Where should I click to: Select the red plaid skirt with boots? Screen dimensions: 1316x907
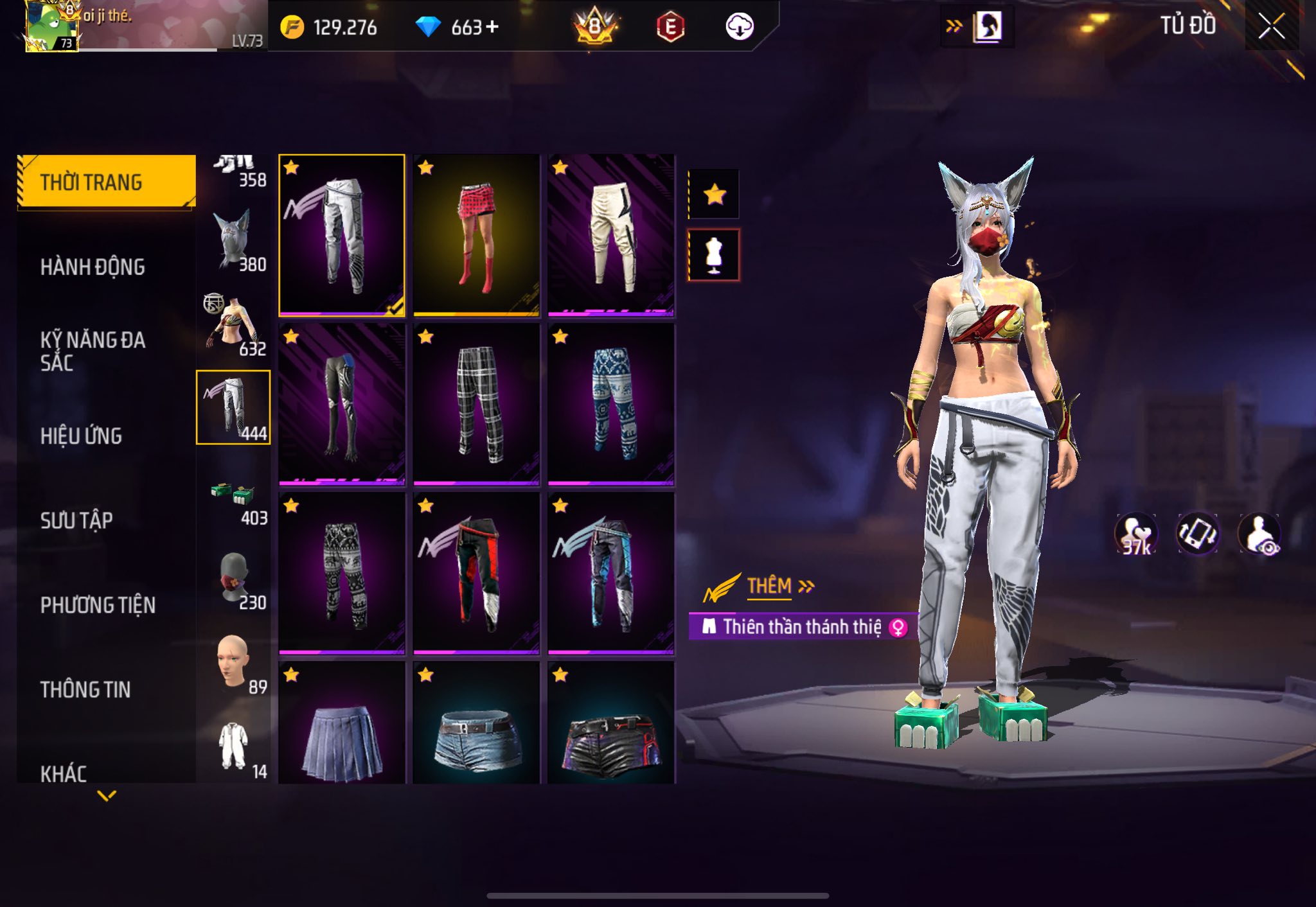pos(476,235)
